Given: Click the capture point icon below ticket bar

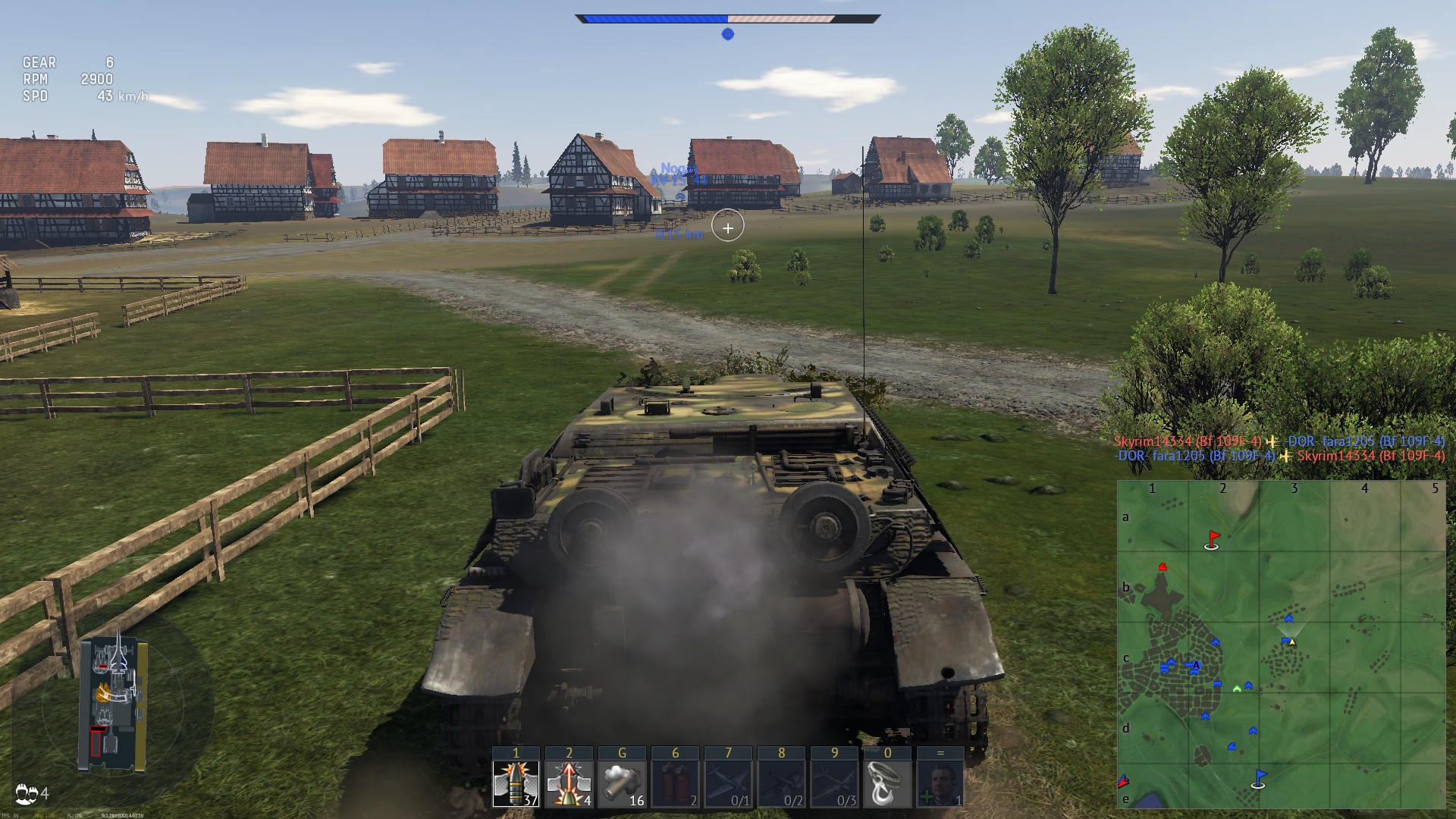Looking at the screenshot, I should 727,34.
